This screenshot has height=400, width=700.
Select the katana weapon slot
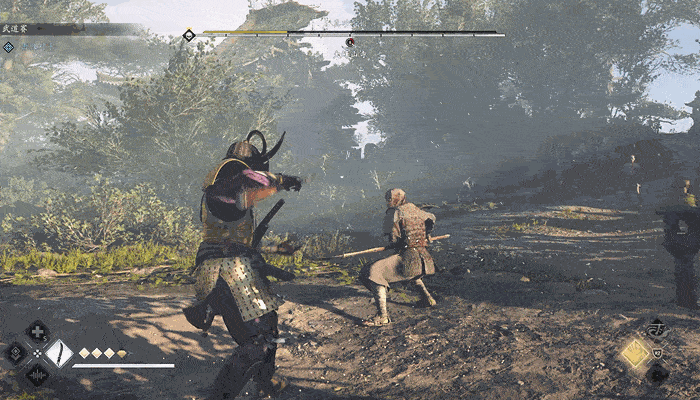[x=58, y=353]
